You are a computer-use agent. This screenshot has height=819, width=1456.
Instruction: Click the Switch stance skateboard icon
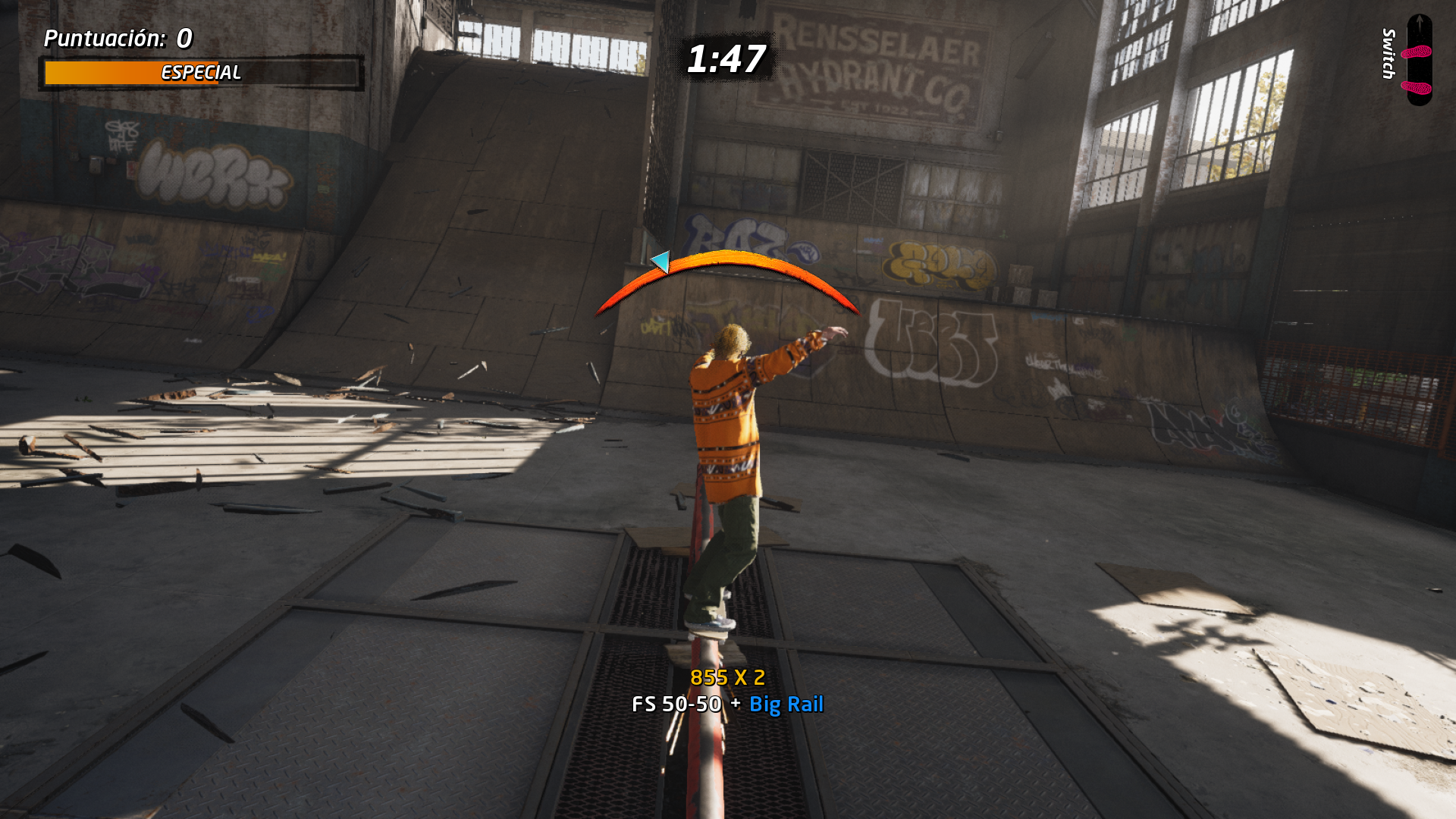1419,61
